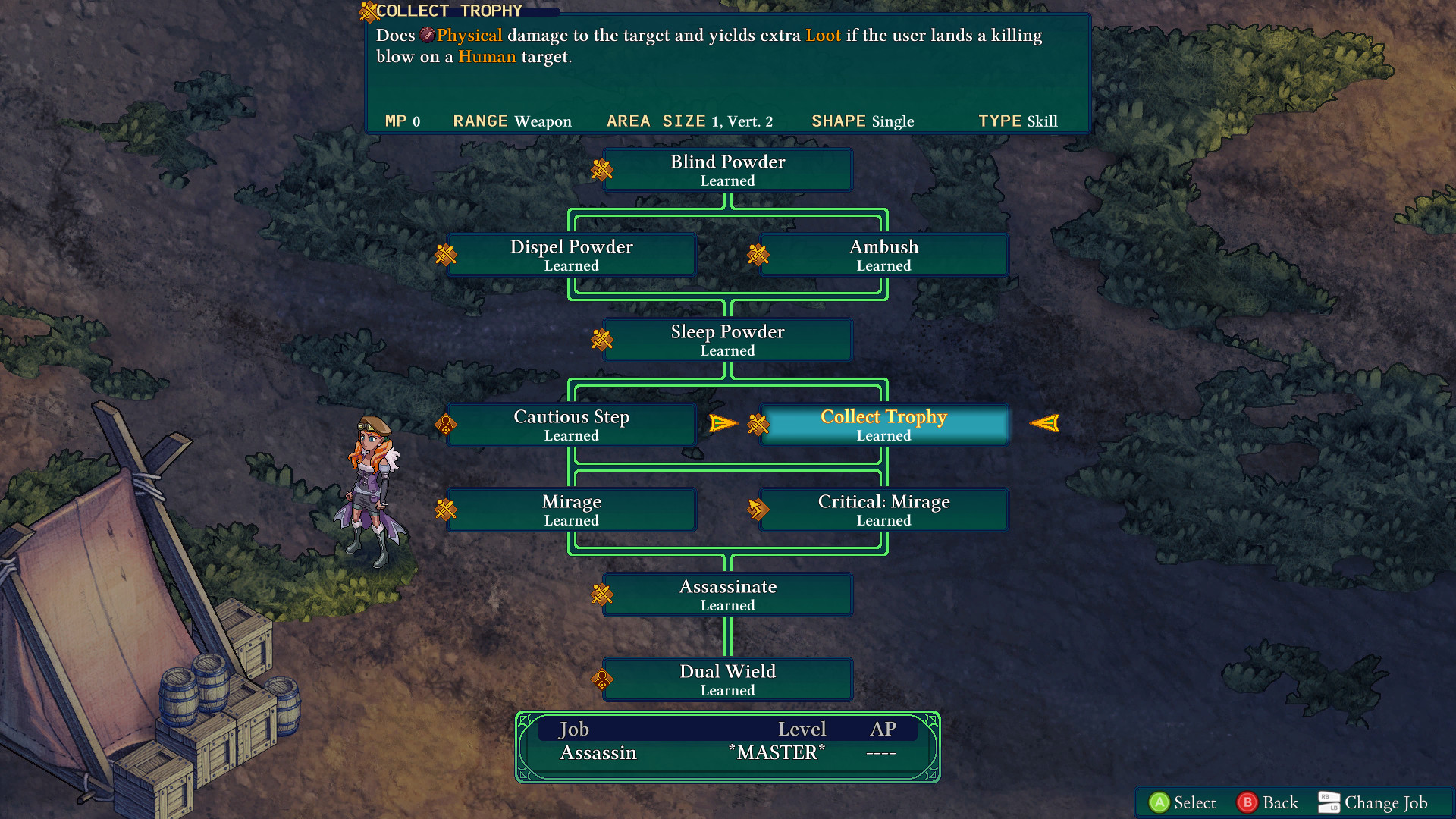Click the Mirage skill icon

[x=446, y=510]
